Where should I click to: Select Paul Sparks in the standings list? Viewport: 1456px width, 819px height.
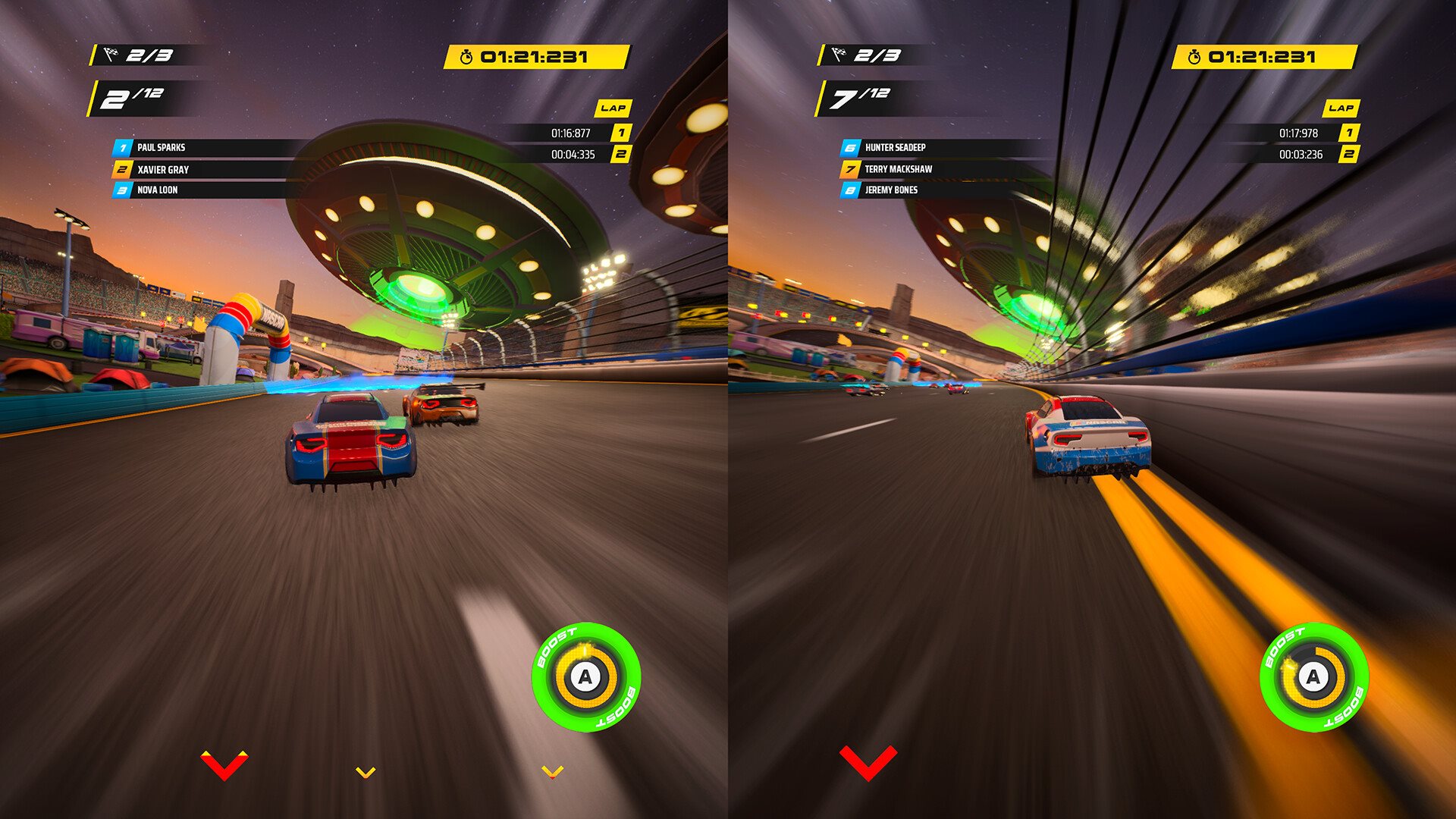point(161,148)
